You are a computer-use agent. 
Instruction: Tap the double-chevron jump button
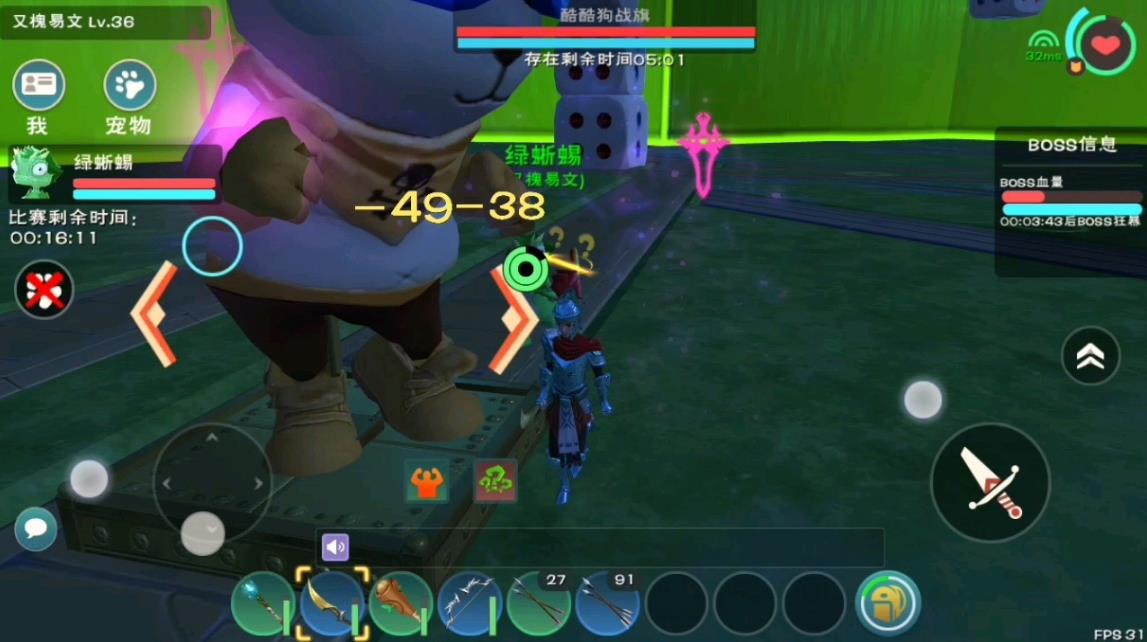(1090, 355)
